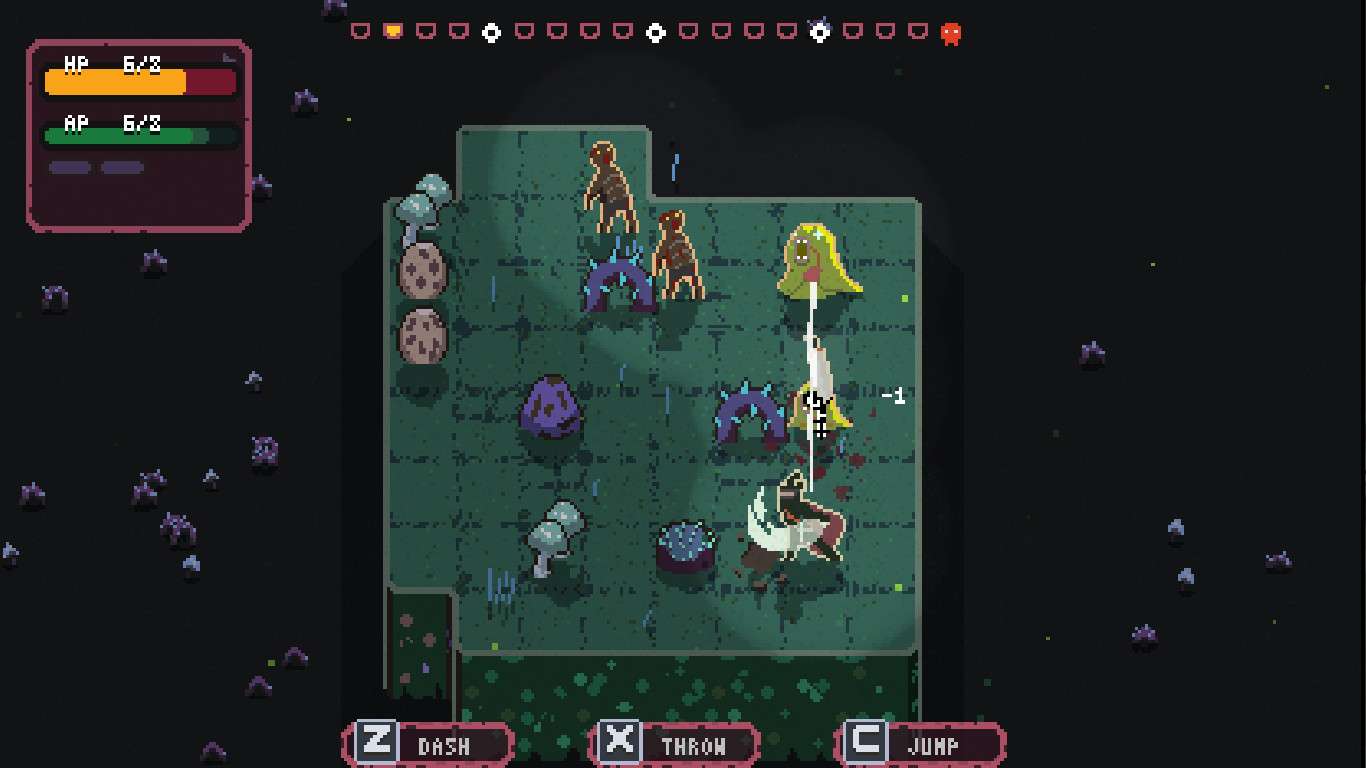Use the Throw ability button
Image resolution: width=1366 pixels, height=768 pixels.
(675, 745)
